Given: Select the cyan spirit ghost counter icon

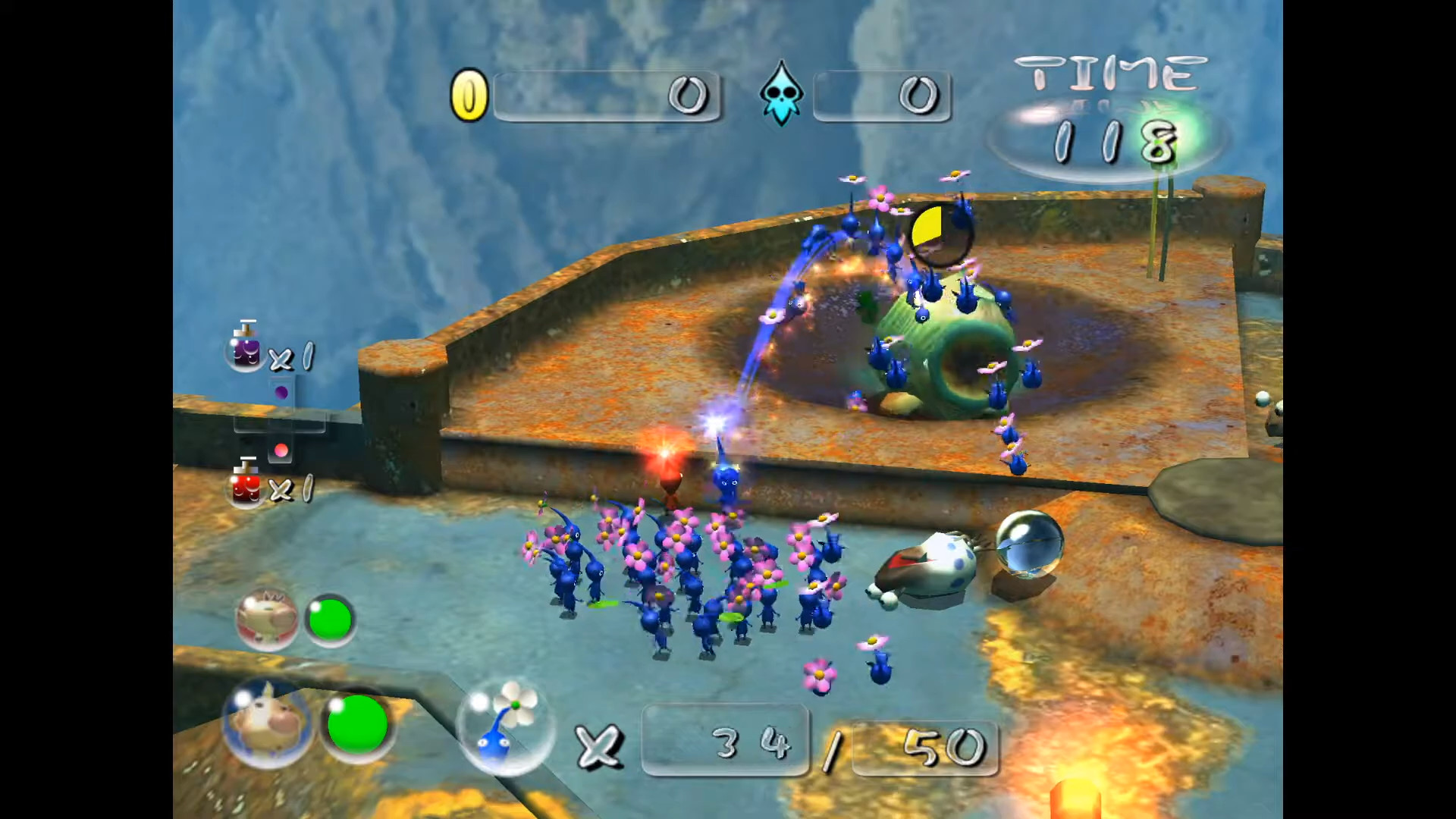Looking at the screenshot, I should 781,96.
